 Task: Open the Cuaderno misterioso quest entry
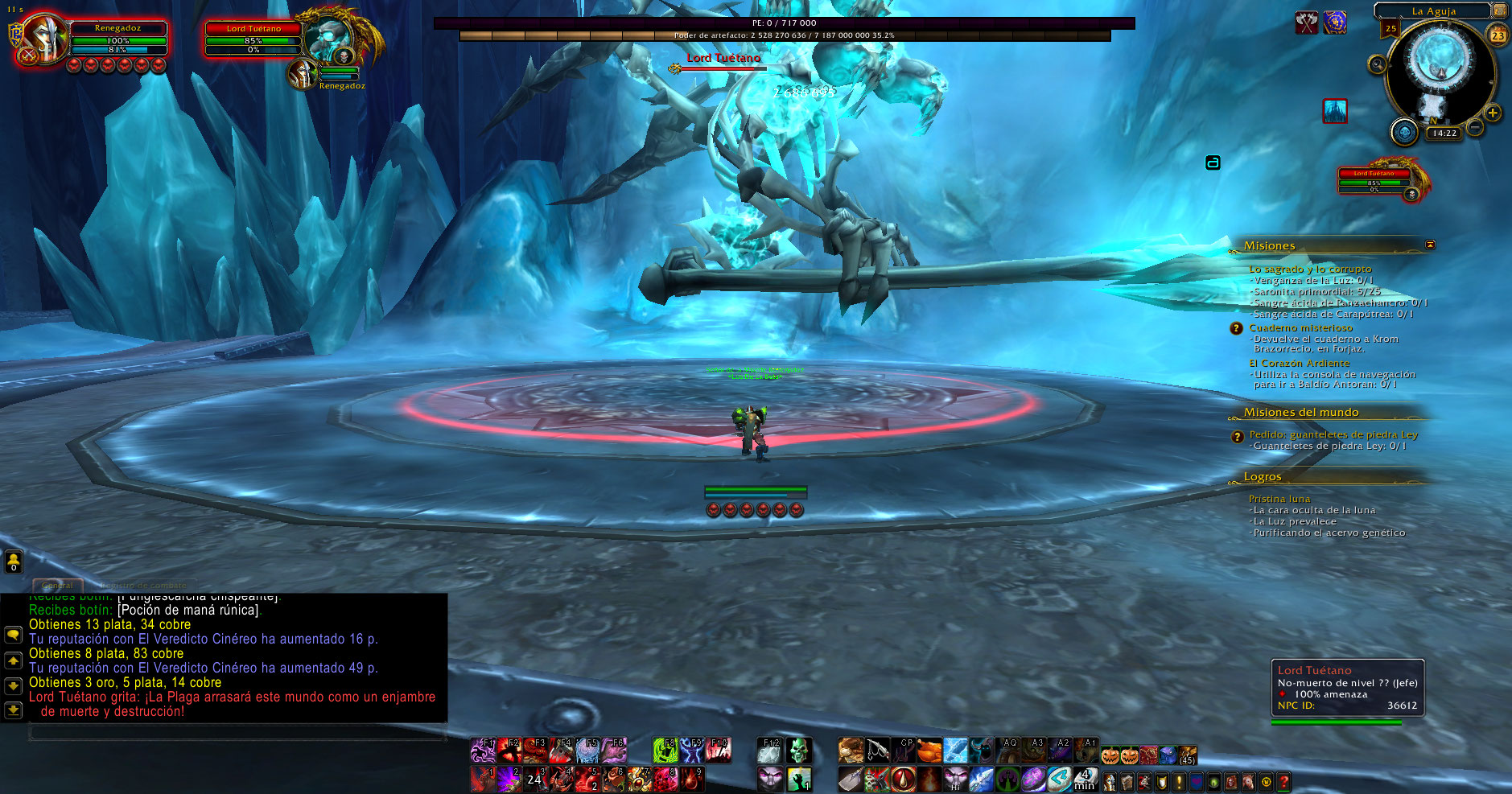(1300, 328)
